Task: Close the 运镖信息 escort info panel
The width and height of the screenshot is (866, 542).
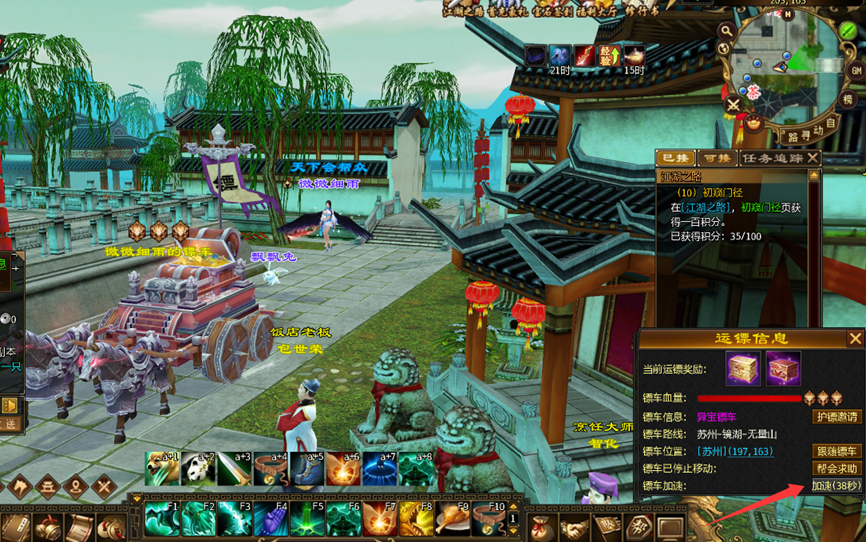Action: click(x=855, y=339)
